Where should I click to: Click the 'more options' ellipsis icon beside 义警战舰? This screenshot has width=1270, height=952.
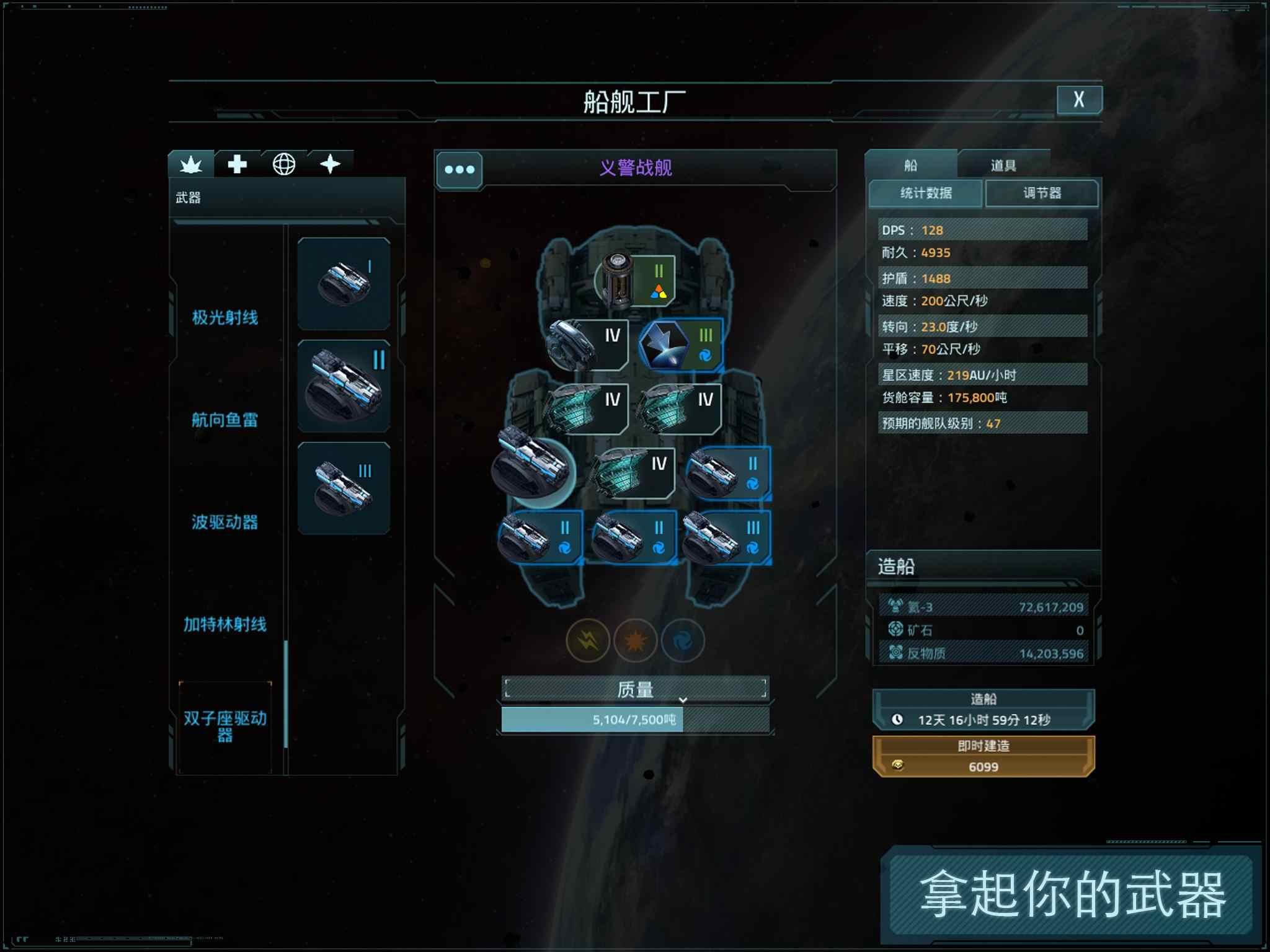tap(460, 169)
